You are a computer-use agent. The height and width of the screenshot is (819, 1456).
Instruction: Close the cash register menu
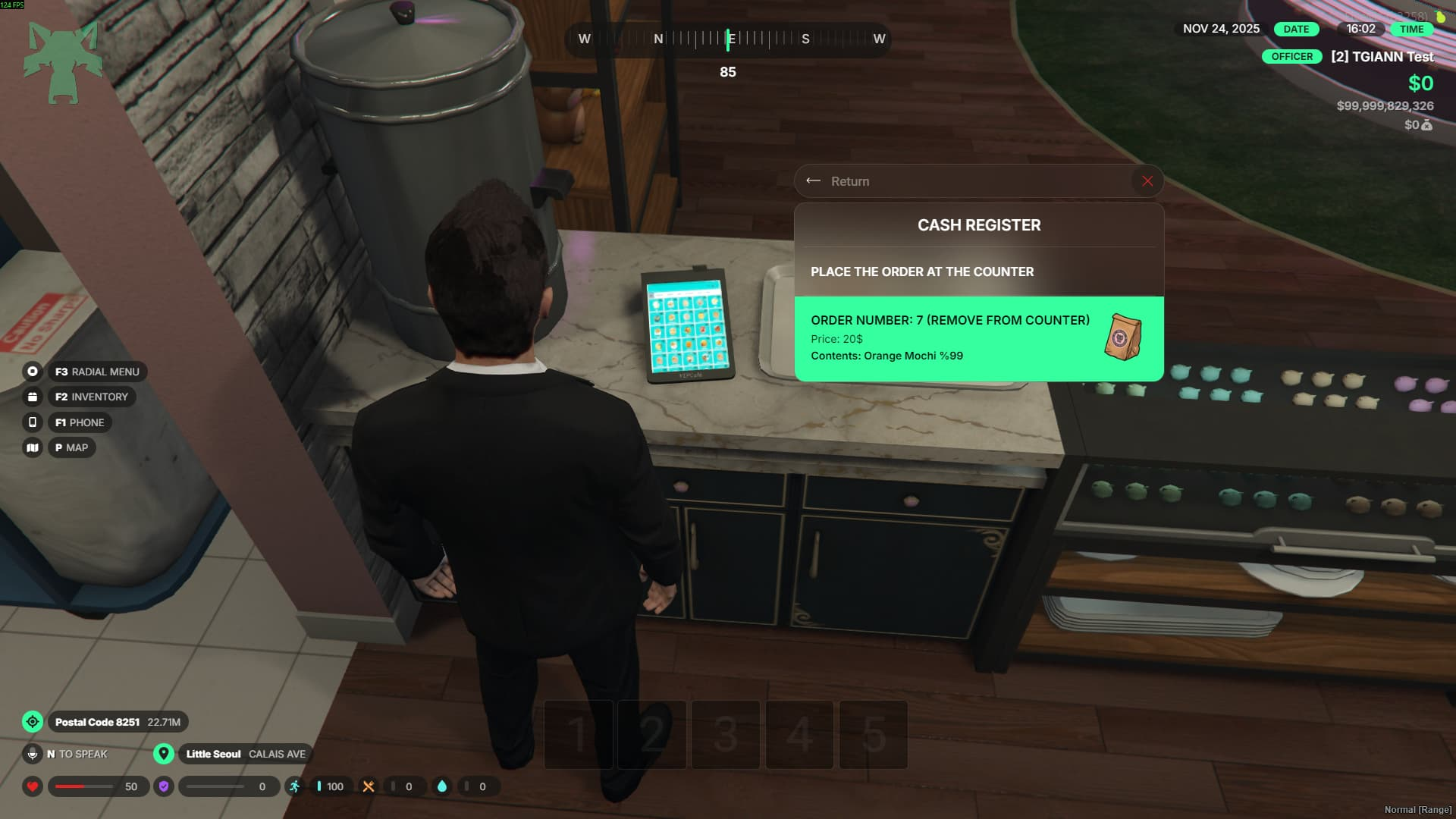pyautogui.click(x=1147, y=181)
